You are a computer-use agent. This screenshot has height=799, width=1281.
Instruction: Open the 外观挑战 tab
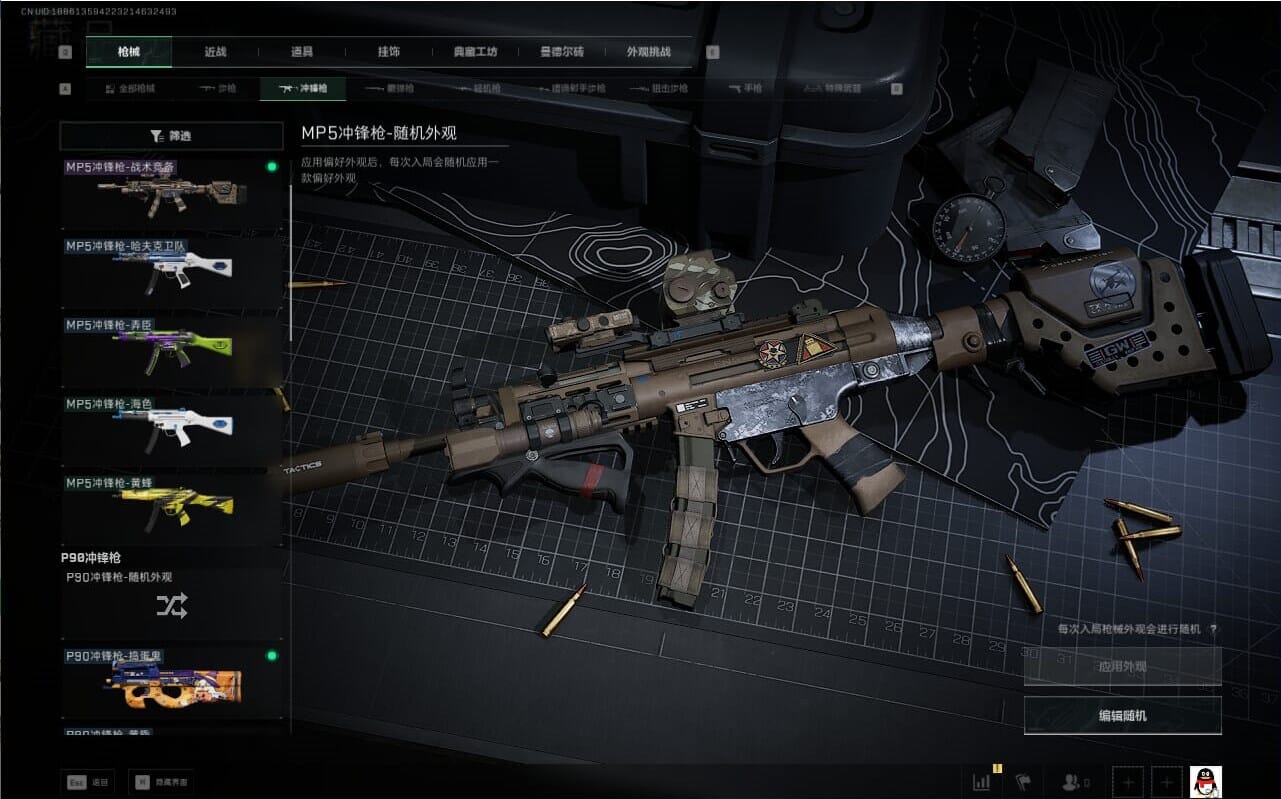648,52
